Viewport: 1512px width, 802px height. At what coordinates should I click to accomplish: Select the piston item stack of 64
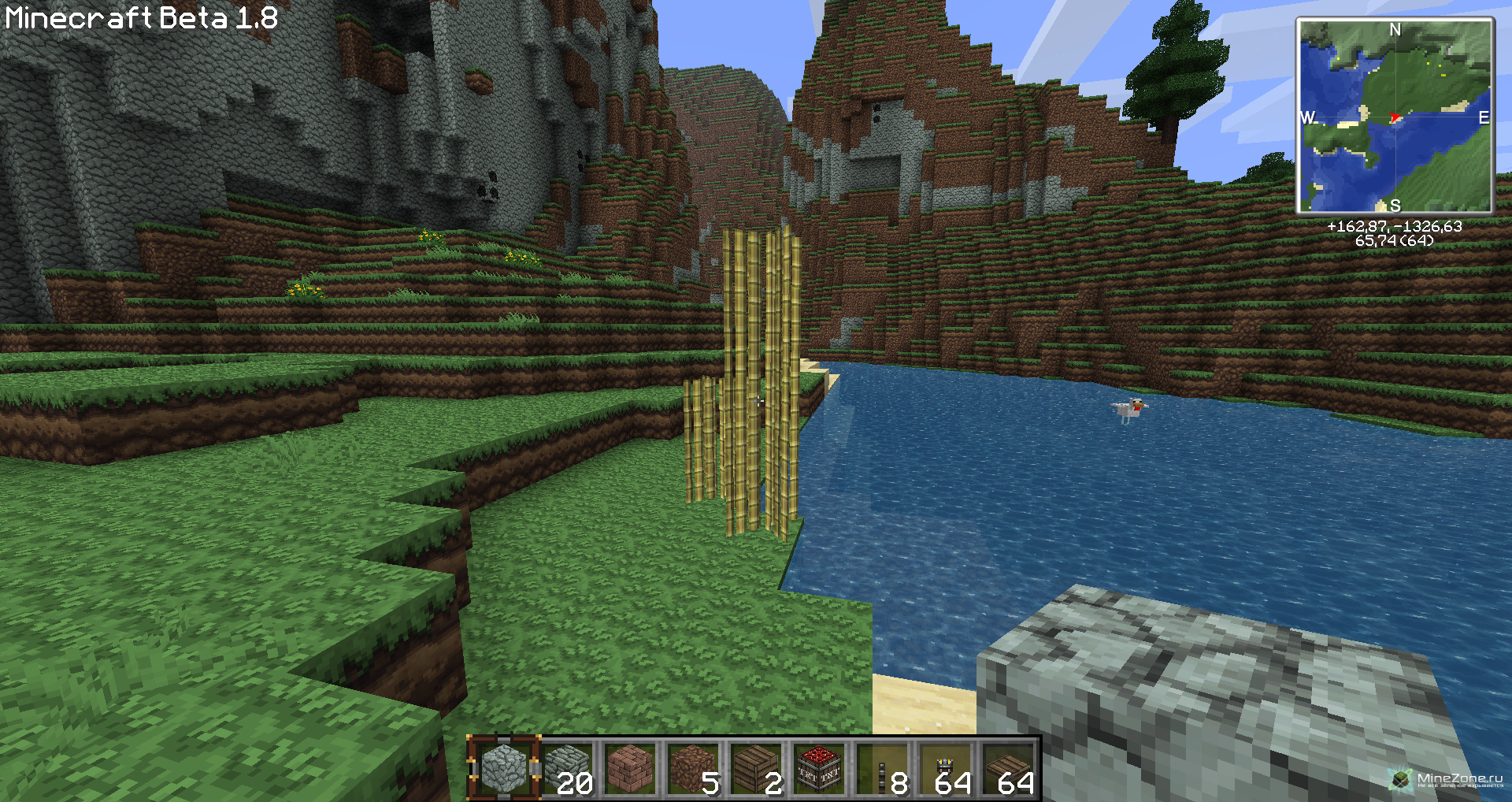point(945,768)
